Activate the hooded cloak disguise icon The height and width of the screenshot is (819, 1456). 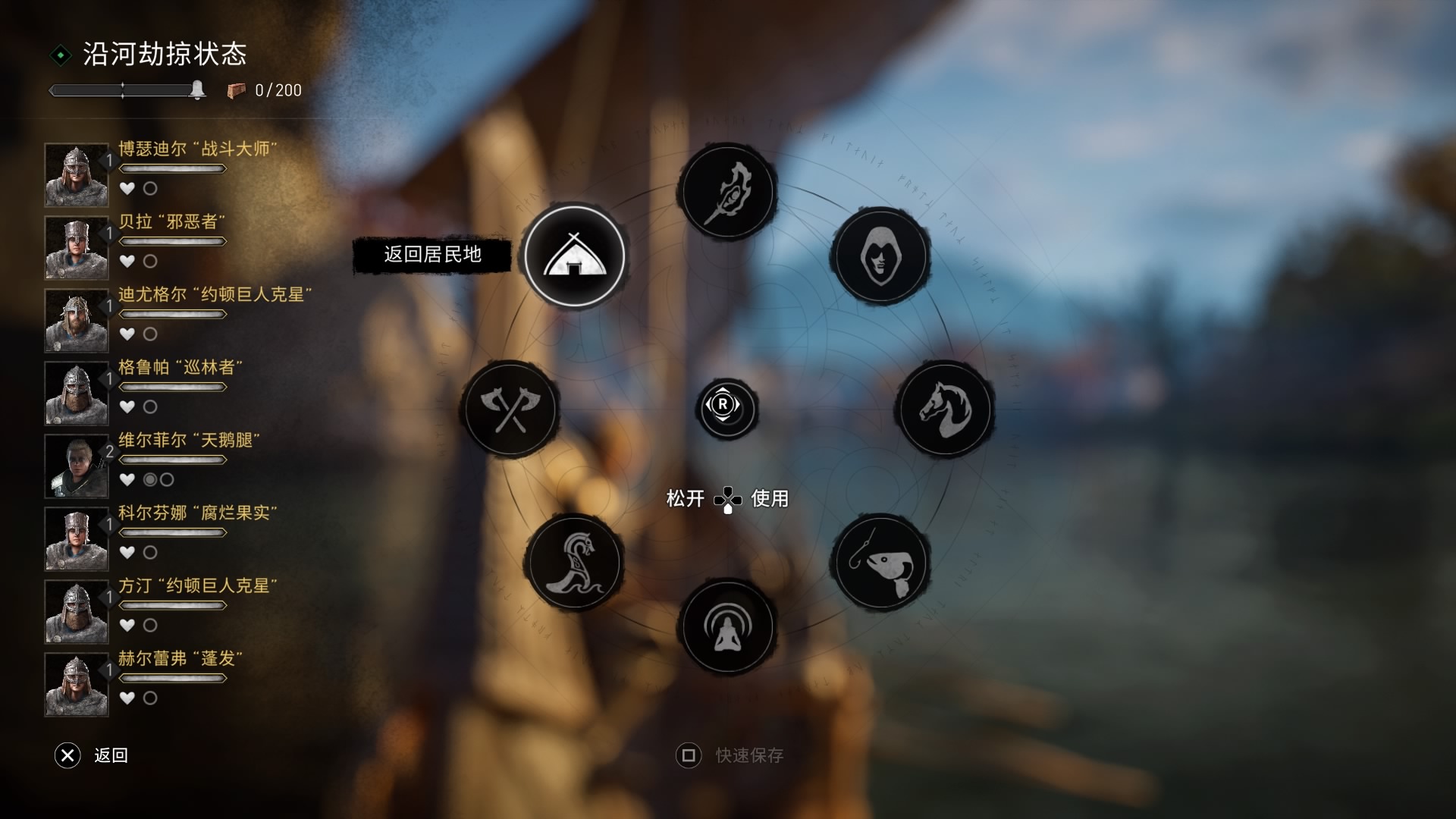(x=880, y=256)
